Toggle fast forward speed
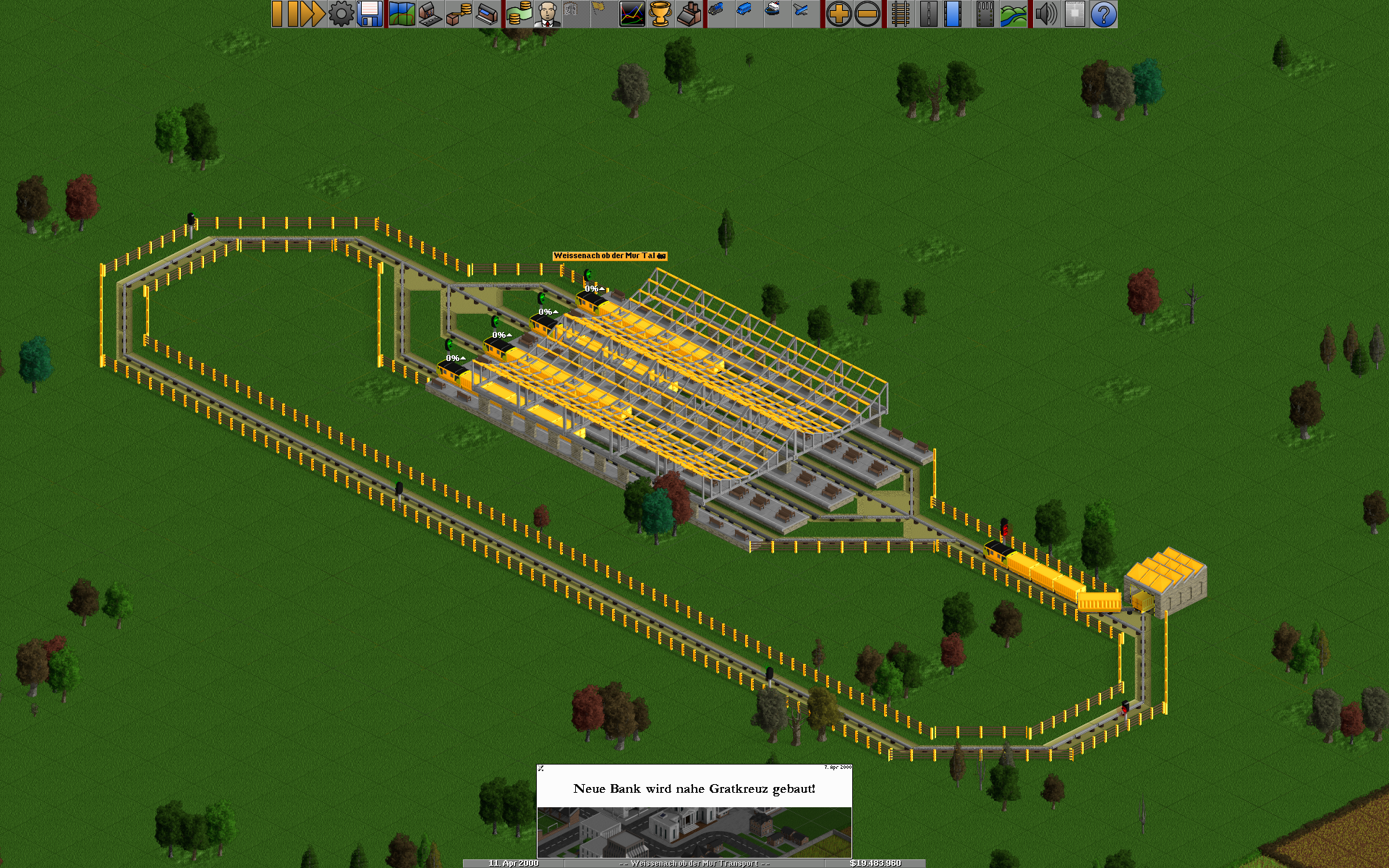The image size is (1389, 868). pyautogui.click(x=311, y=14)
